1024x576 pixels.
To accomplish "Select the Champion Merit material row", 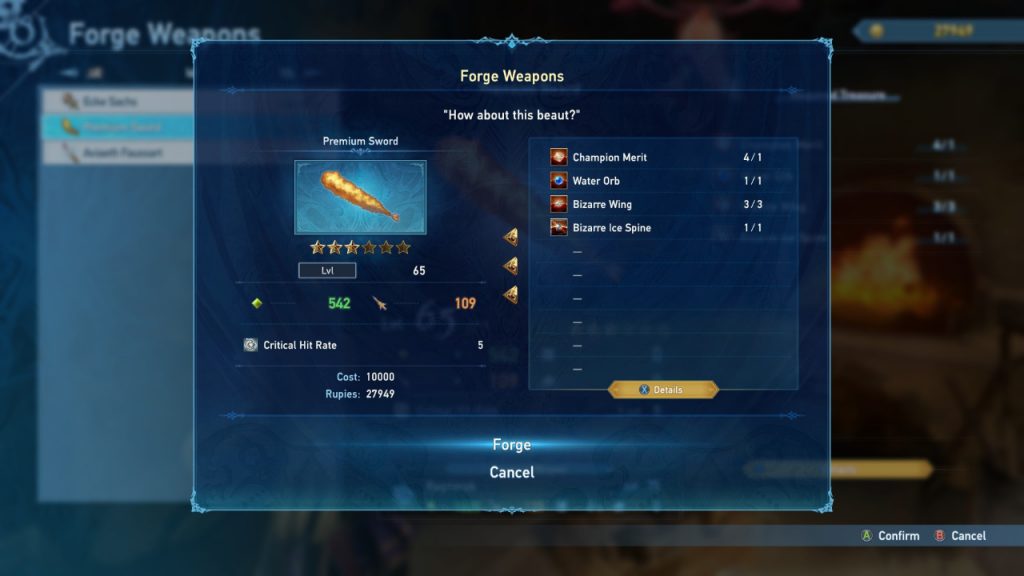I will click(x=662, y=158).
